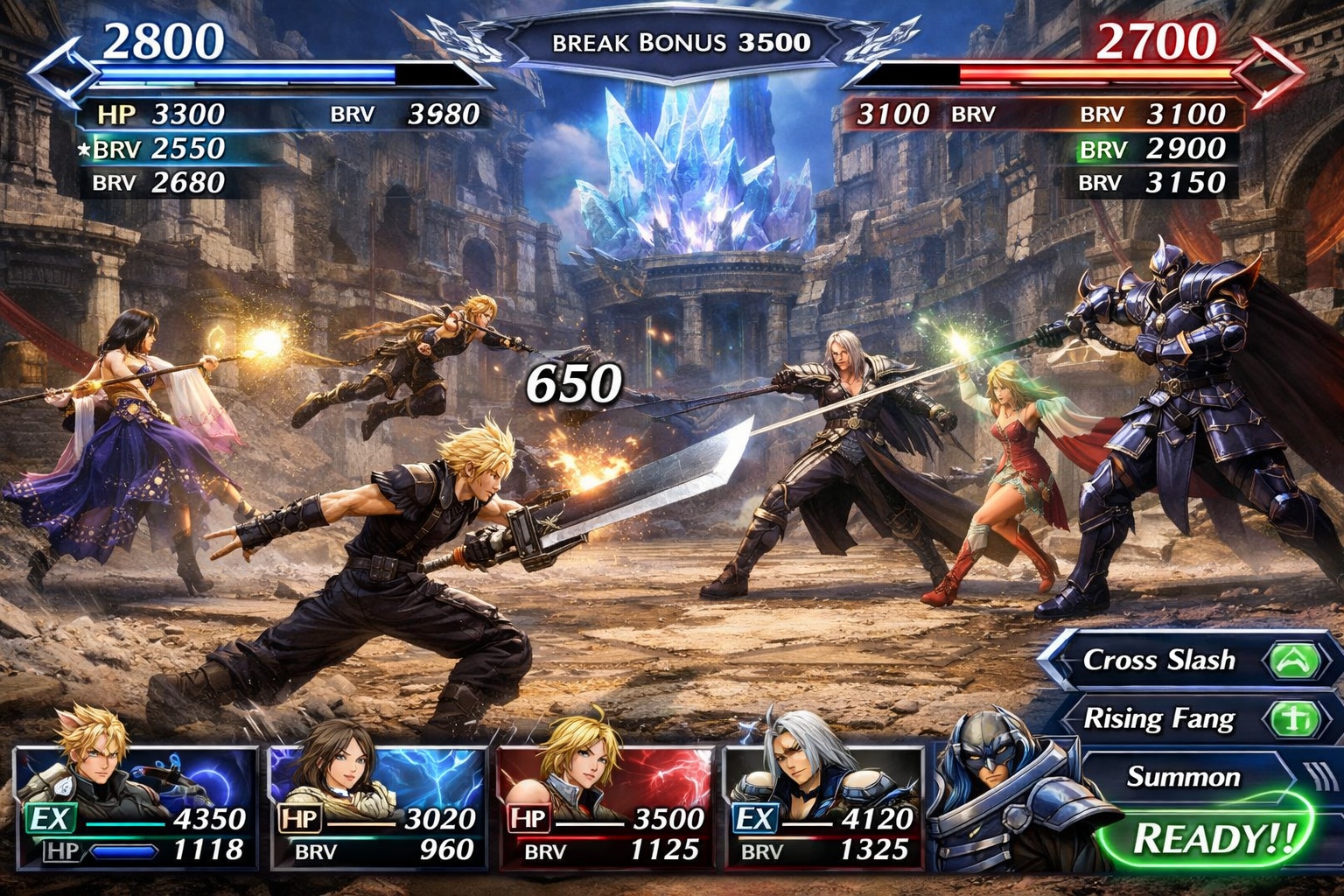The image size is (1344, 896).
Task: Click the blue player HP gauge bar
Action: (x=245, y=74)
